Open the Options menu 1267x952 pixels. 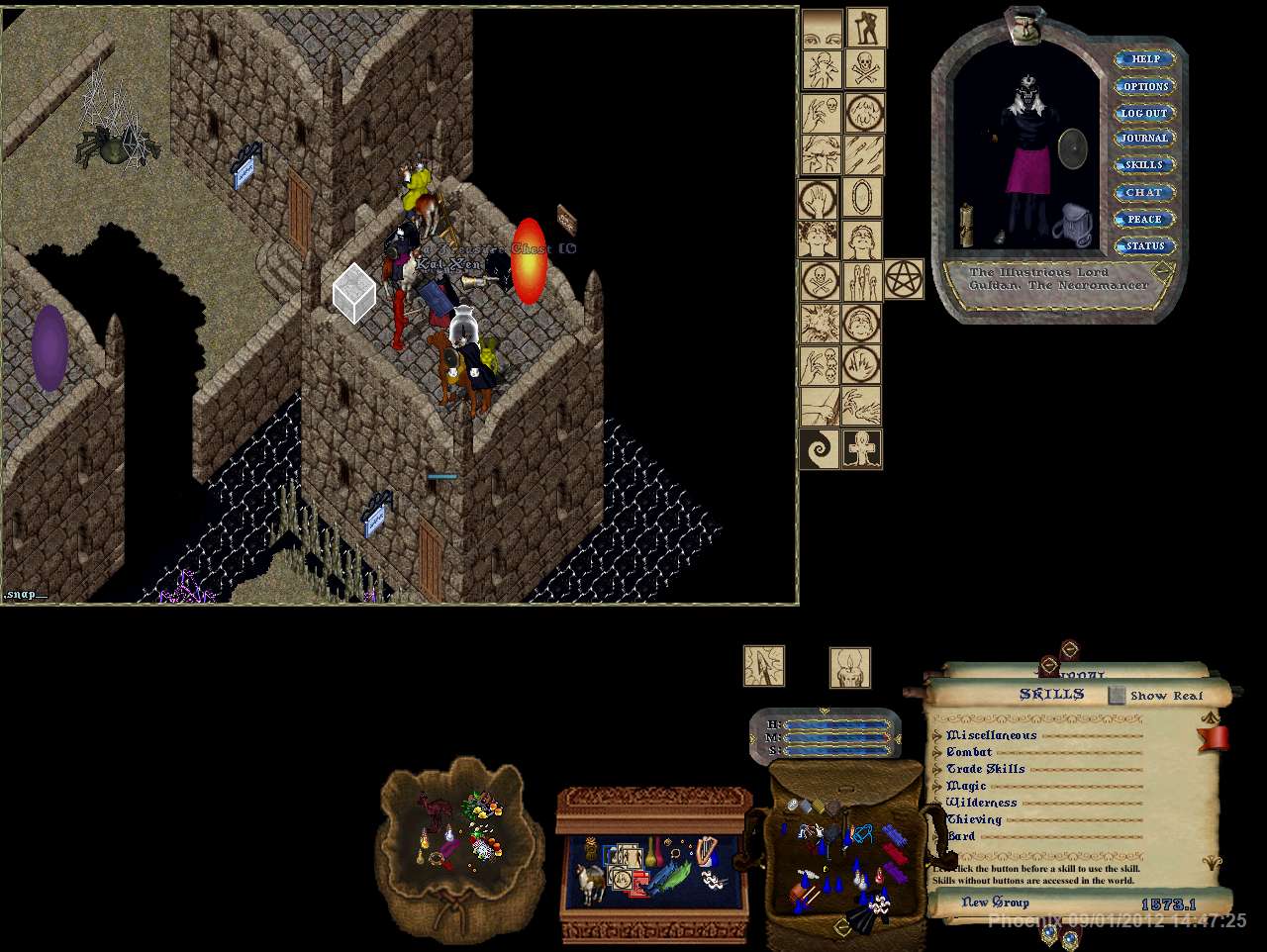pyautogui.click(x=1145, y=86)
